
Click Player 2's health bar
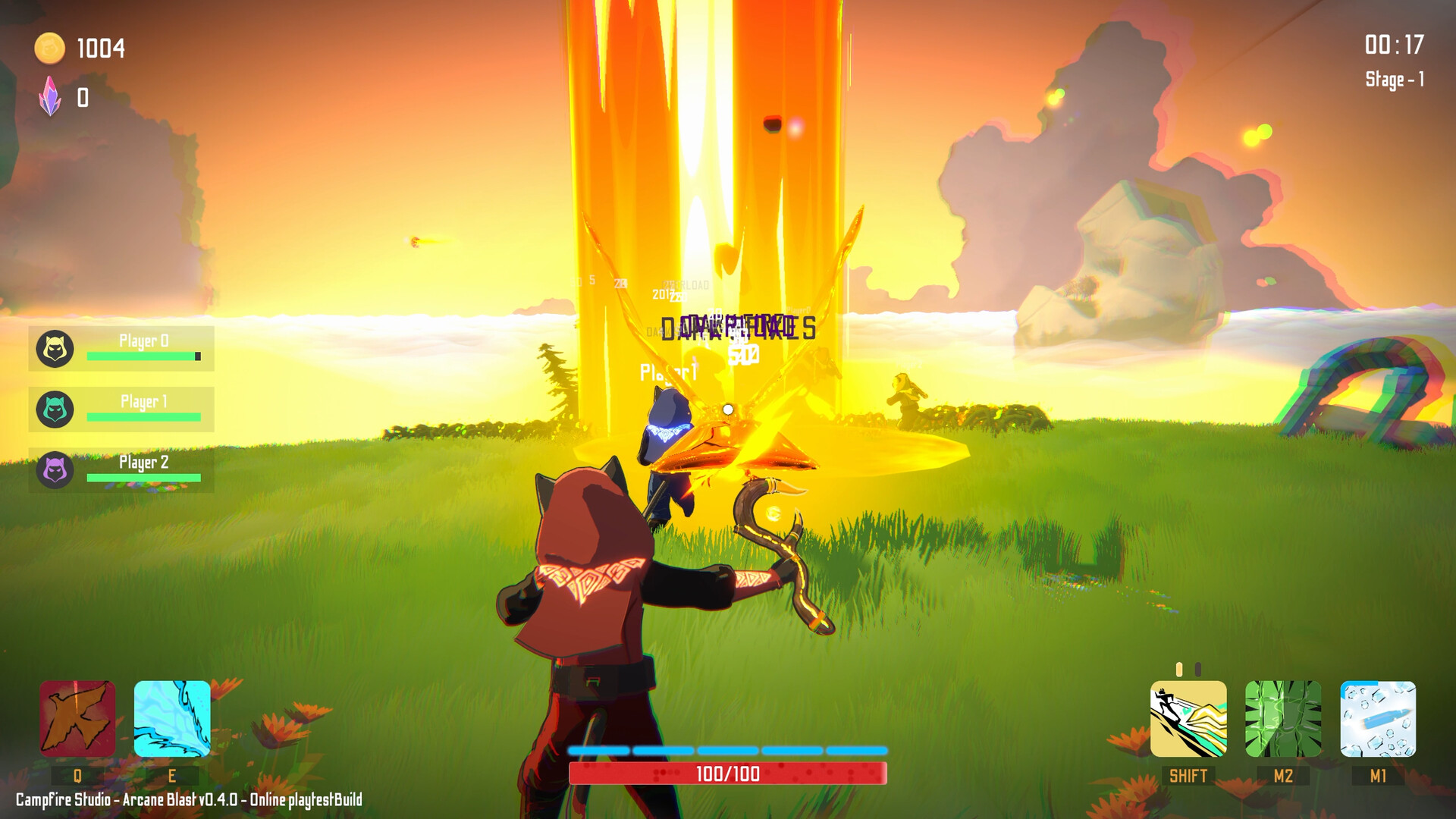coord(144,477)
